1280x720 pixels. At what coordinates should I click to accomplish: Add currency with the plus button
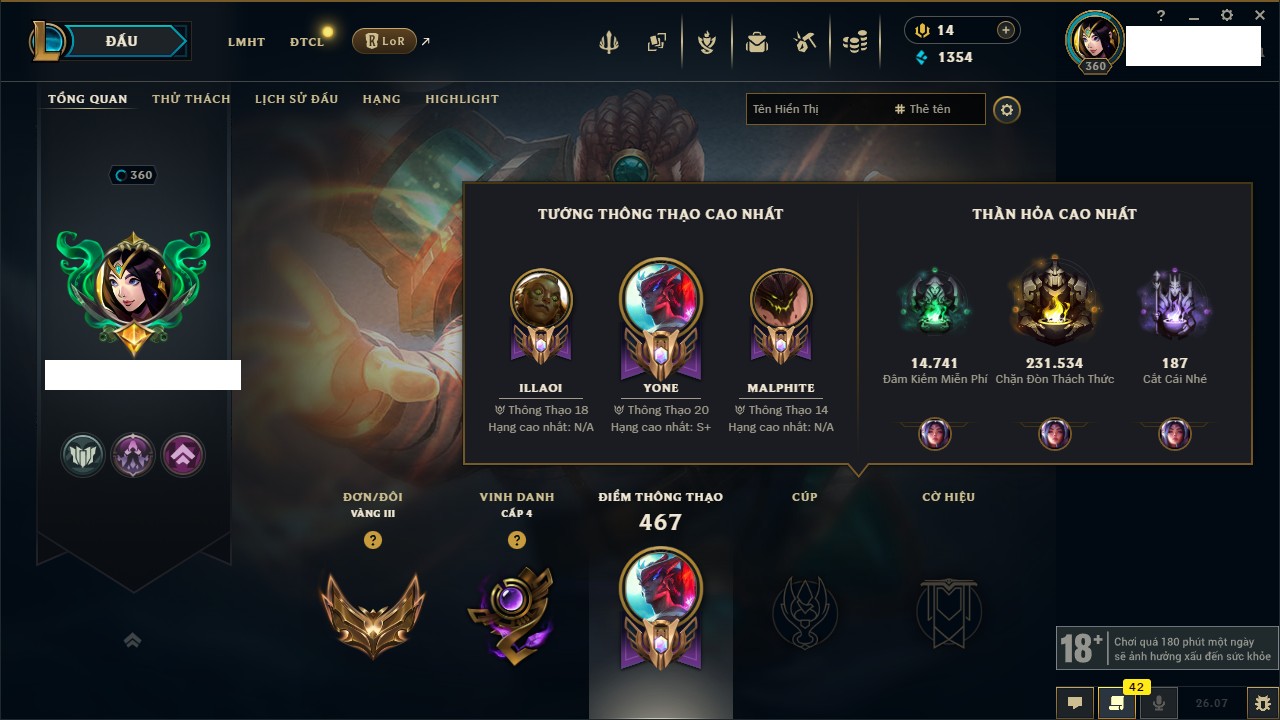point(1006,31)
